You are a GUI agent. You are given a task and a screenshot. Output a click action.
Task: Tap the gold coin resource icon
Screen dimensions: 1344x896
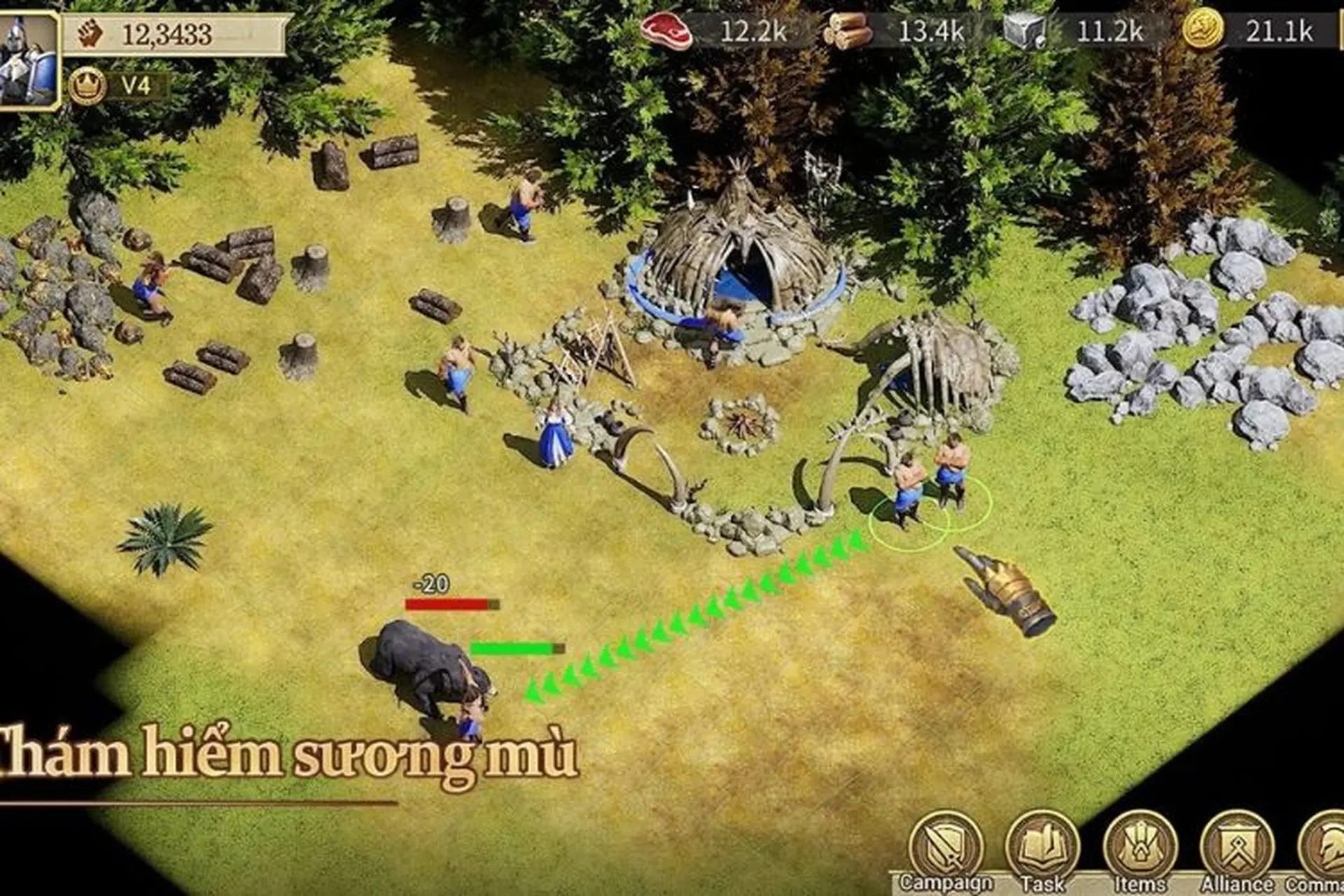coord(1203,31)
